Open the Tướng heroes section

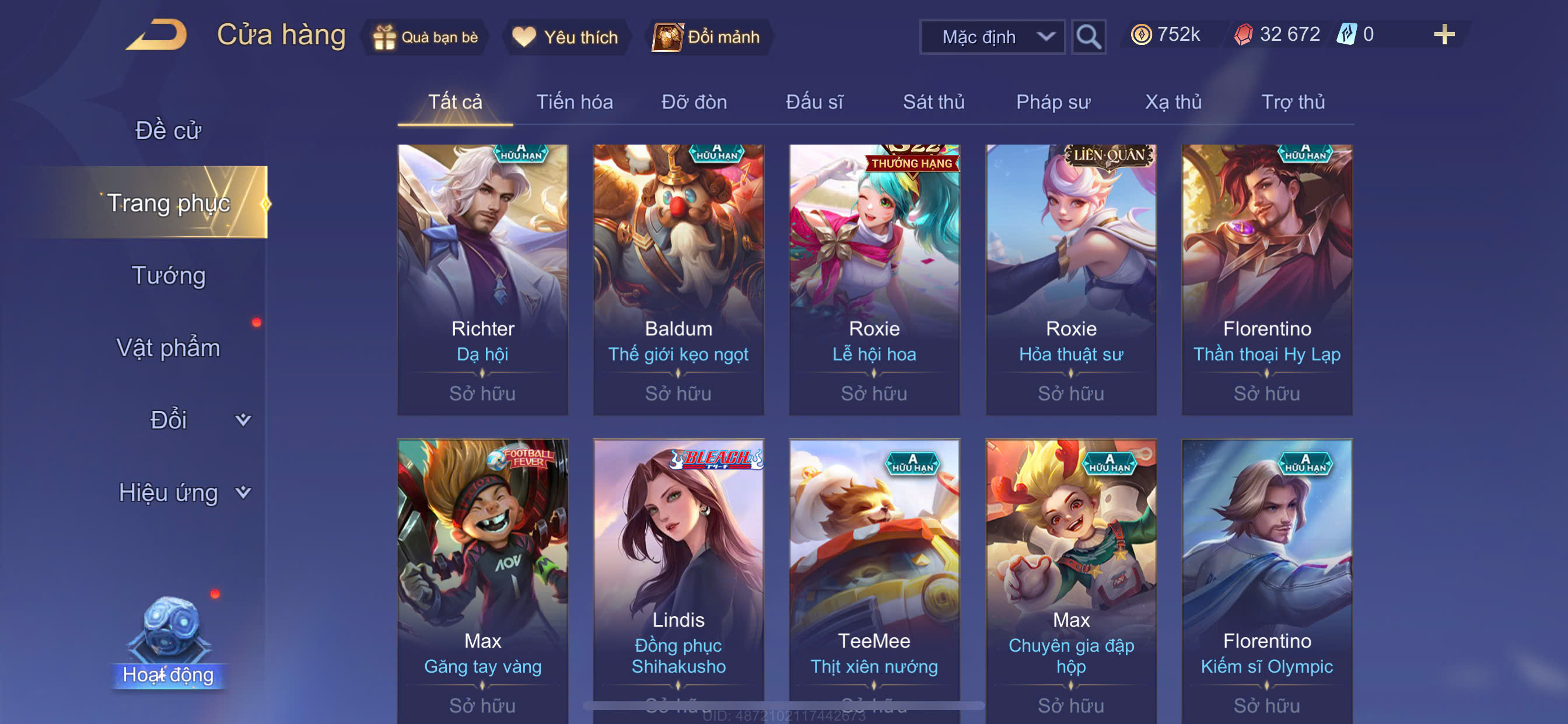[169, 275]
